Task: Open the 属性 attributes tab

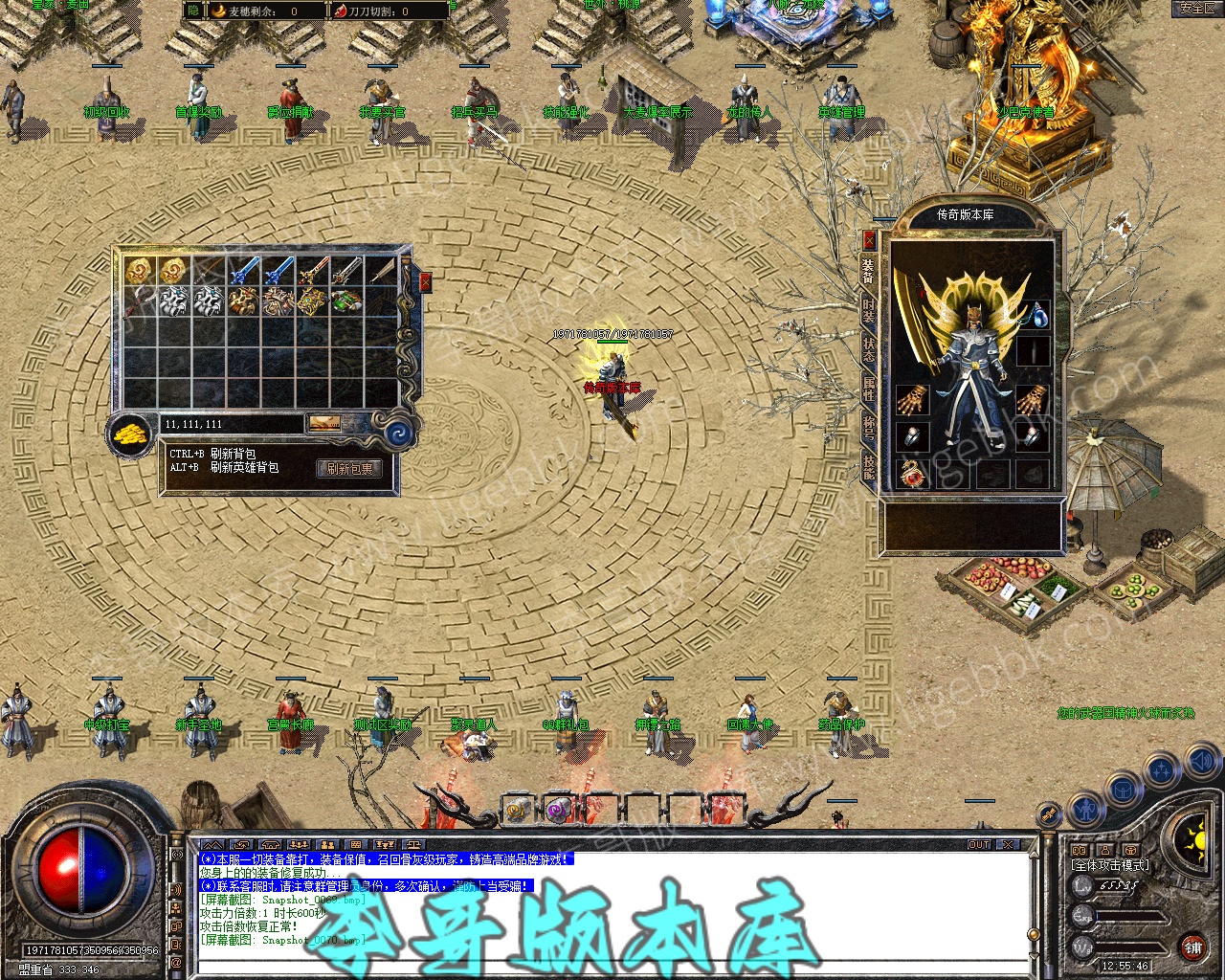Action: pyautogui.click(x=869, y=389)
